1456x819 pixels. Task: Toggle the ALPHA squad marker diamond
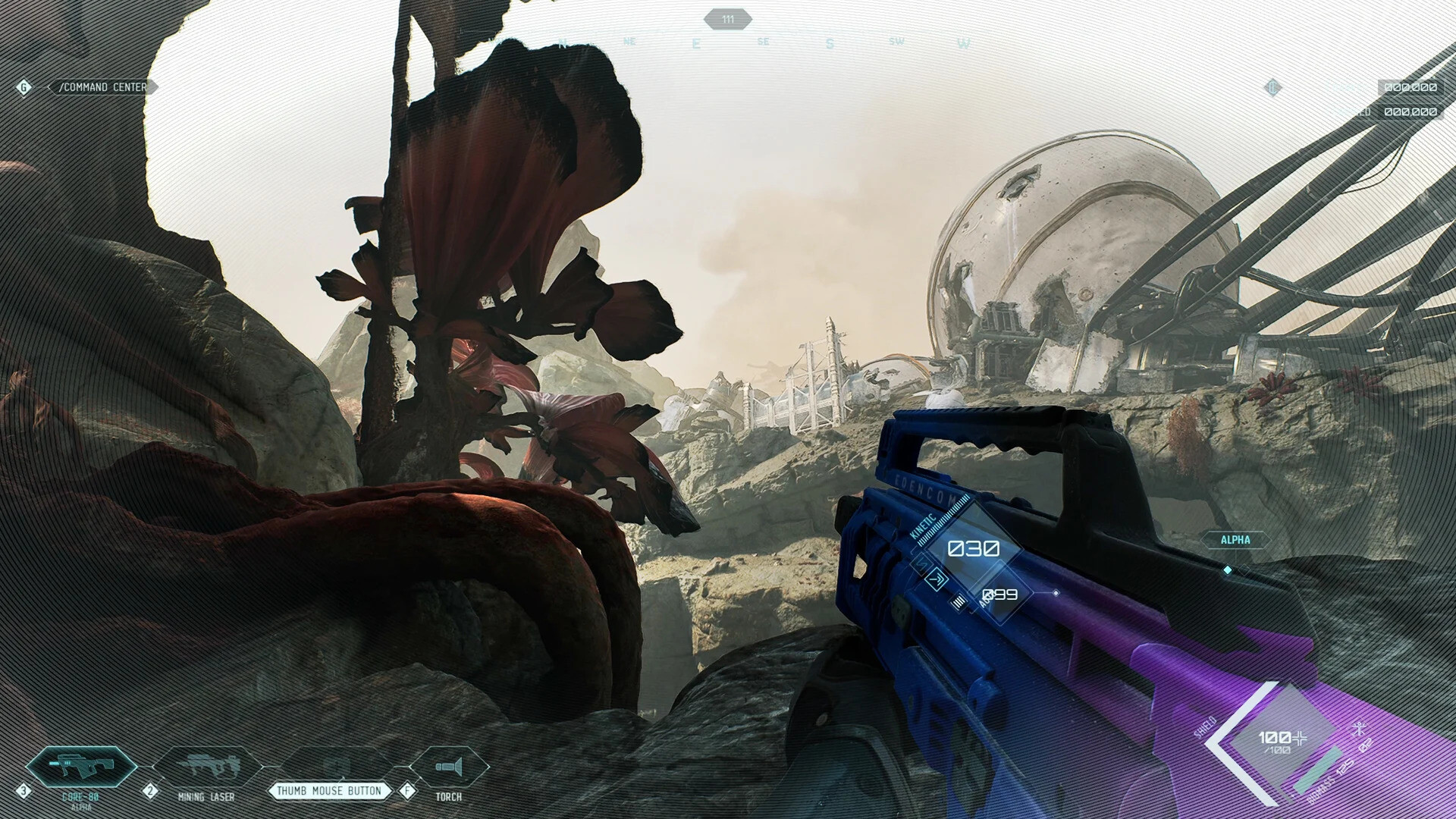pos(1228,570)
